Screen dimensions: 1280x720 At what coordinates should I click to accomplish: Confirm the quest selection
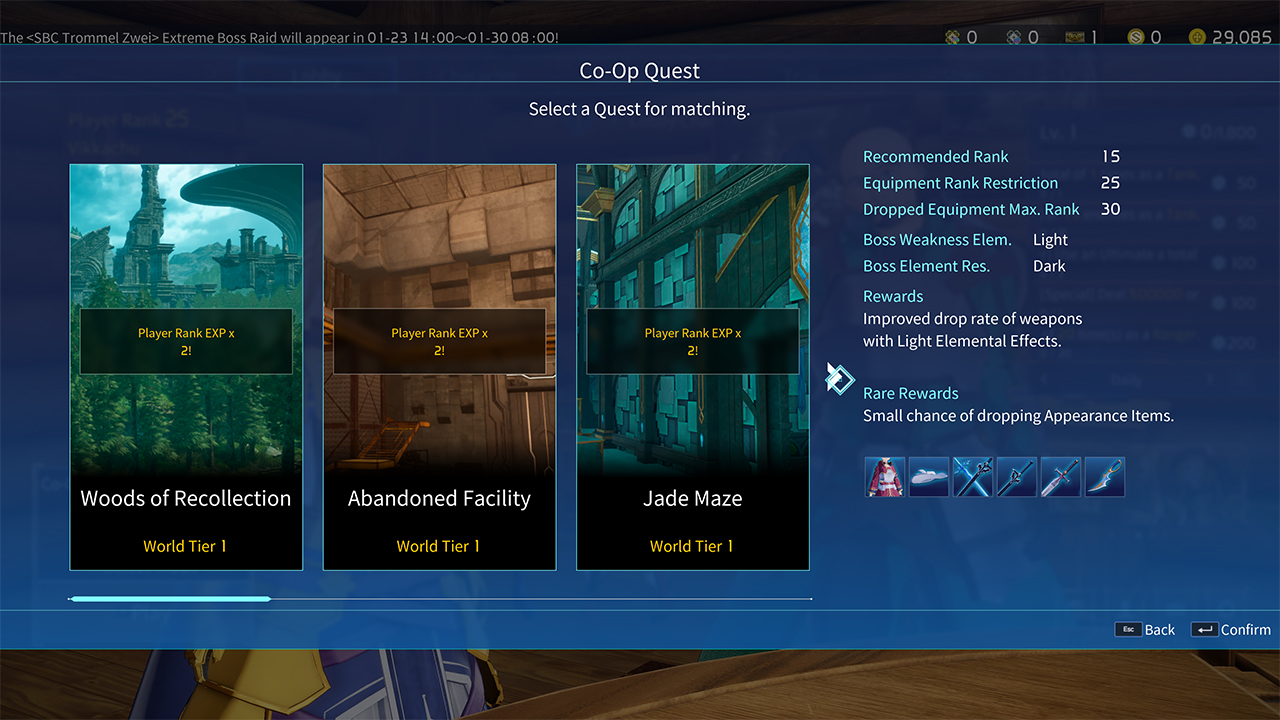[x=1231, y=630]
